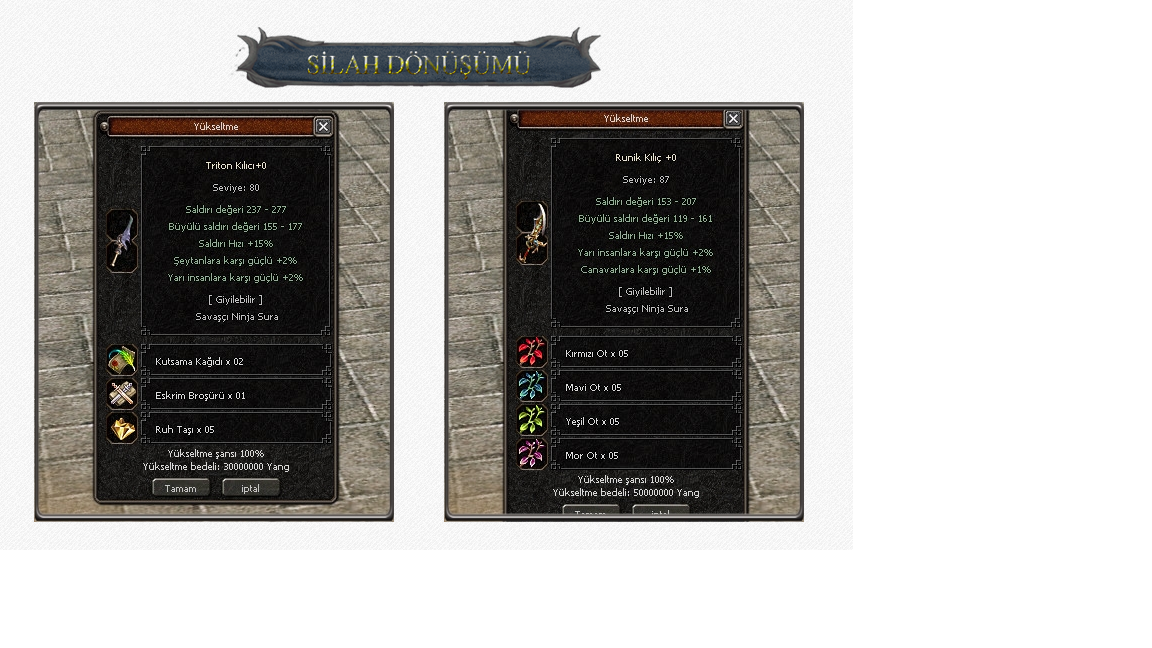Viewport: 1152px width, 648px height.
Task: Select the Runik Kılıç sword icon
Action: coord(532,232)
